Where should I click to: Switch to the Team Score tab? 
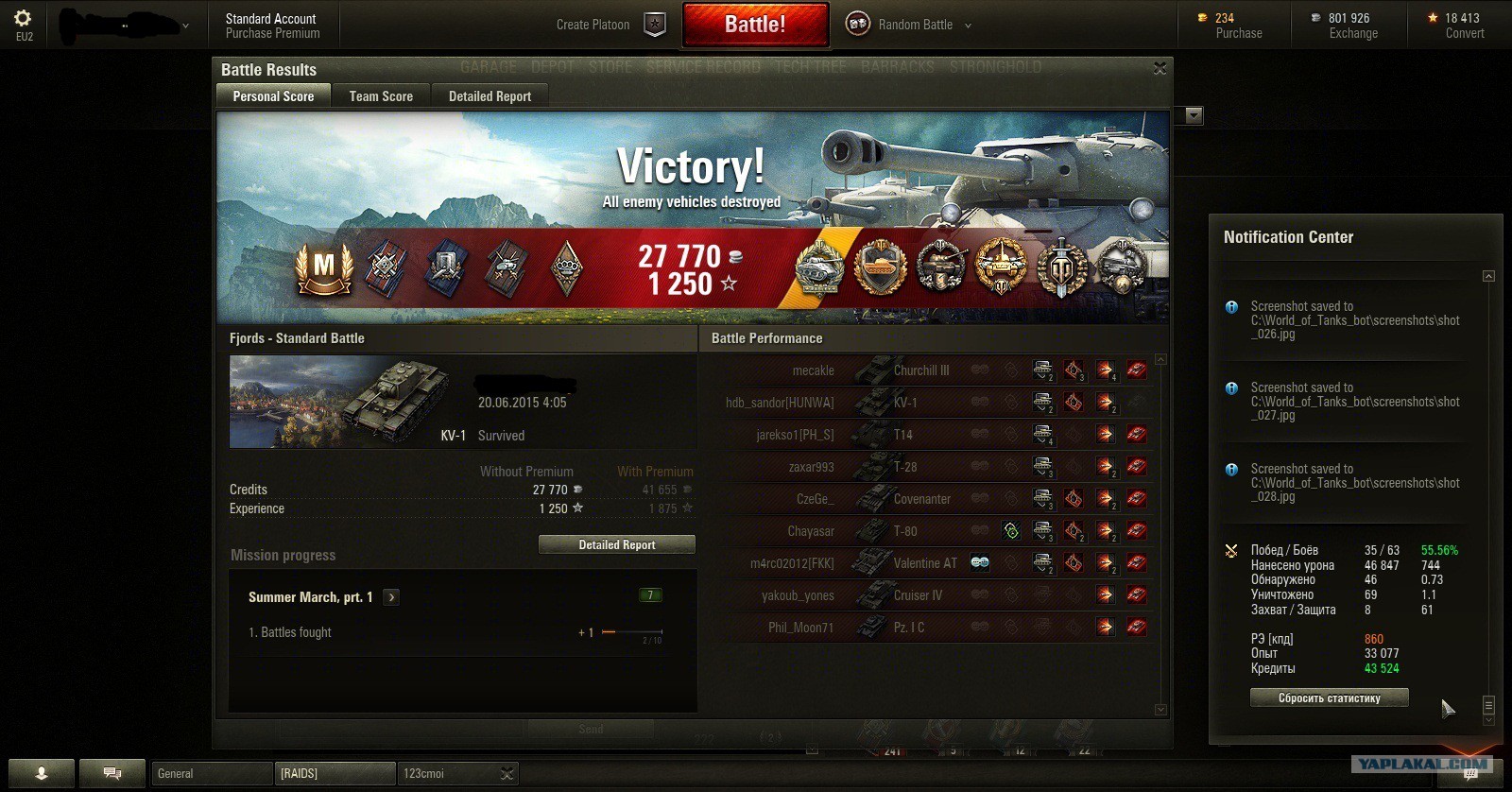click(381, 96)
